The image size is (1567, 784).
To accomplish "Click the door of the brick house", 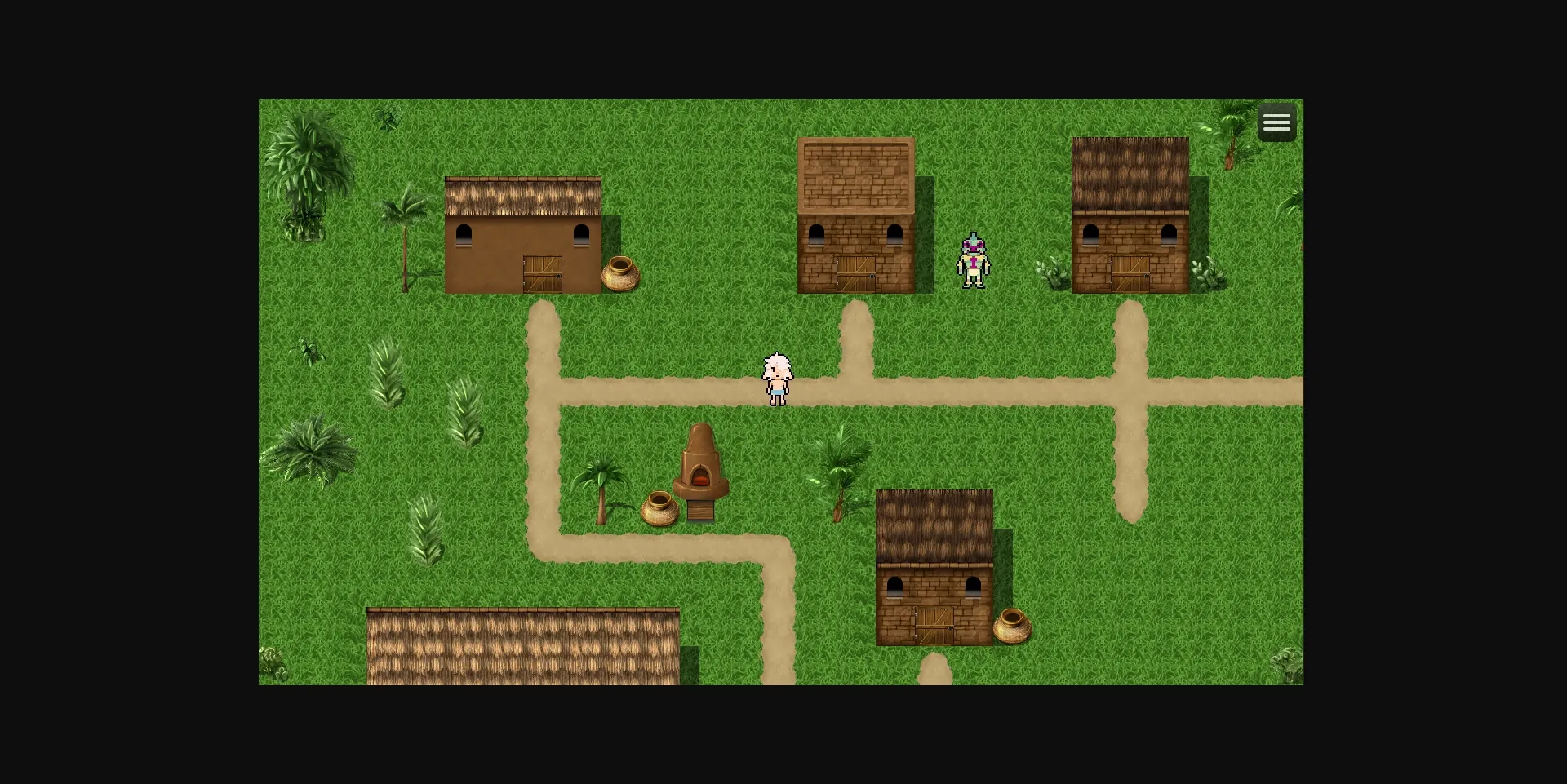I will 855,273.
